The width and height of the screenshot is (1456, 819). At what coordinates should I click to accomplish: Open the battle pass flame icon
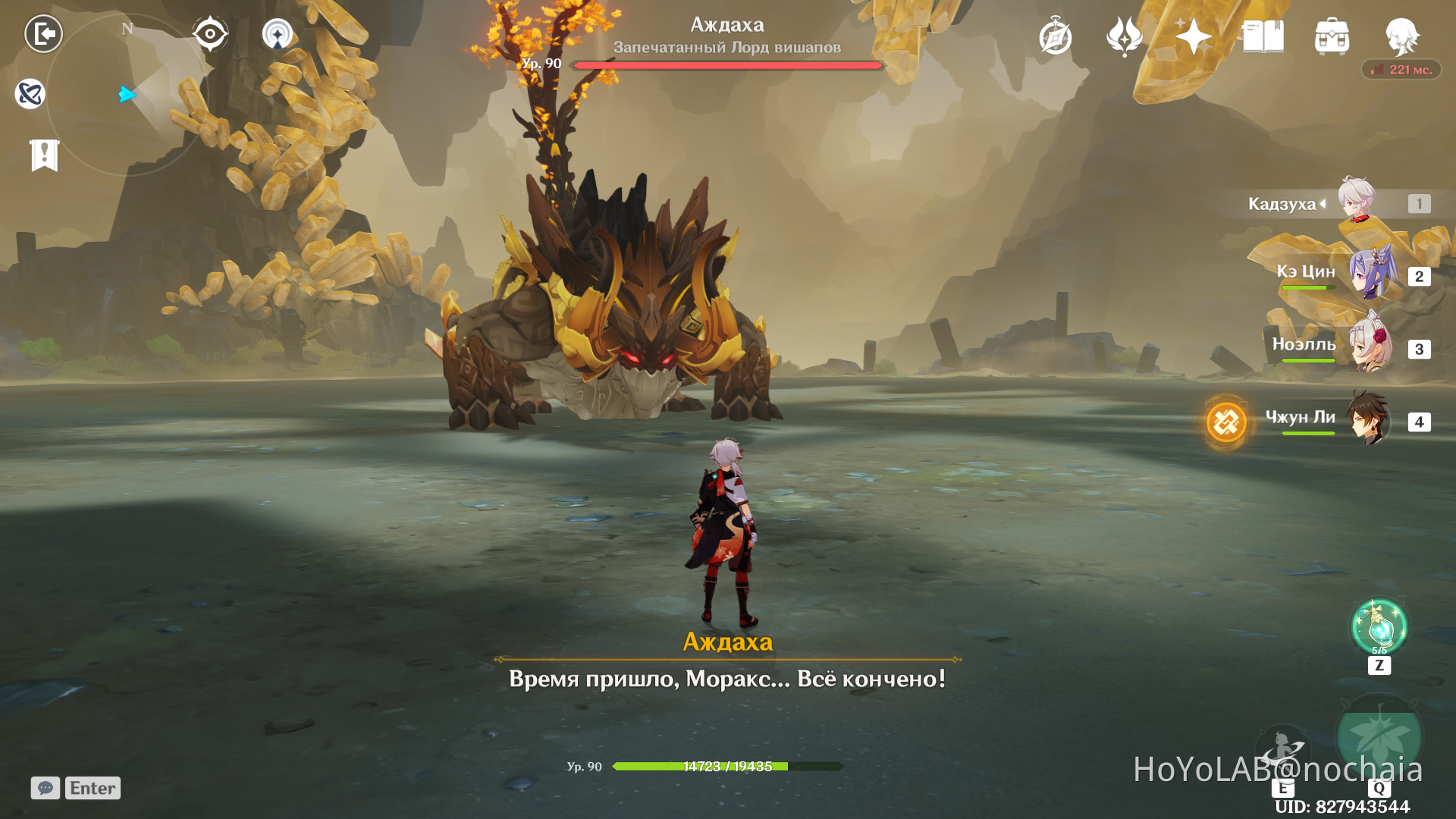click(x=1125, y=36)
